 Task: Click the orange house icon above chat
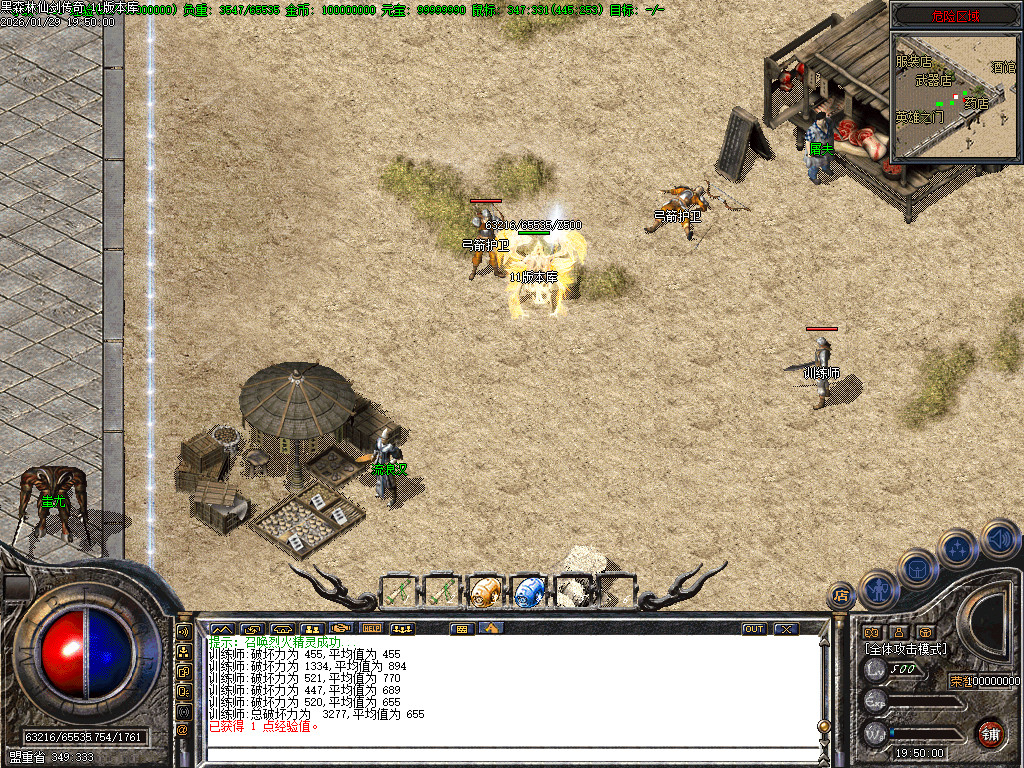pos(490,629)
